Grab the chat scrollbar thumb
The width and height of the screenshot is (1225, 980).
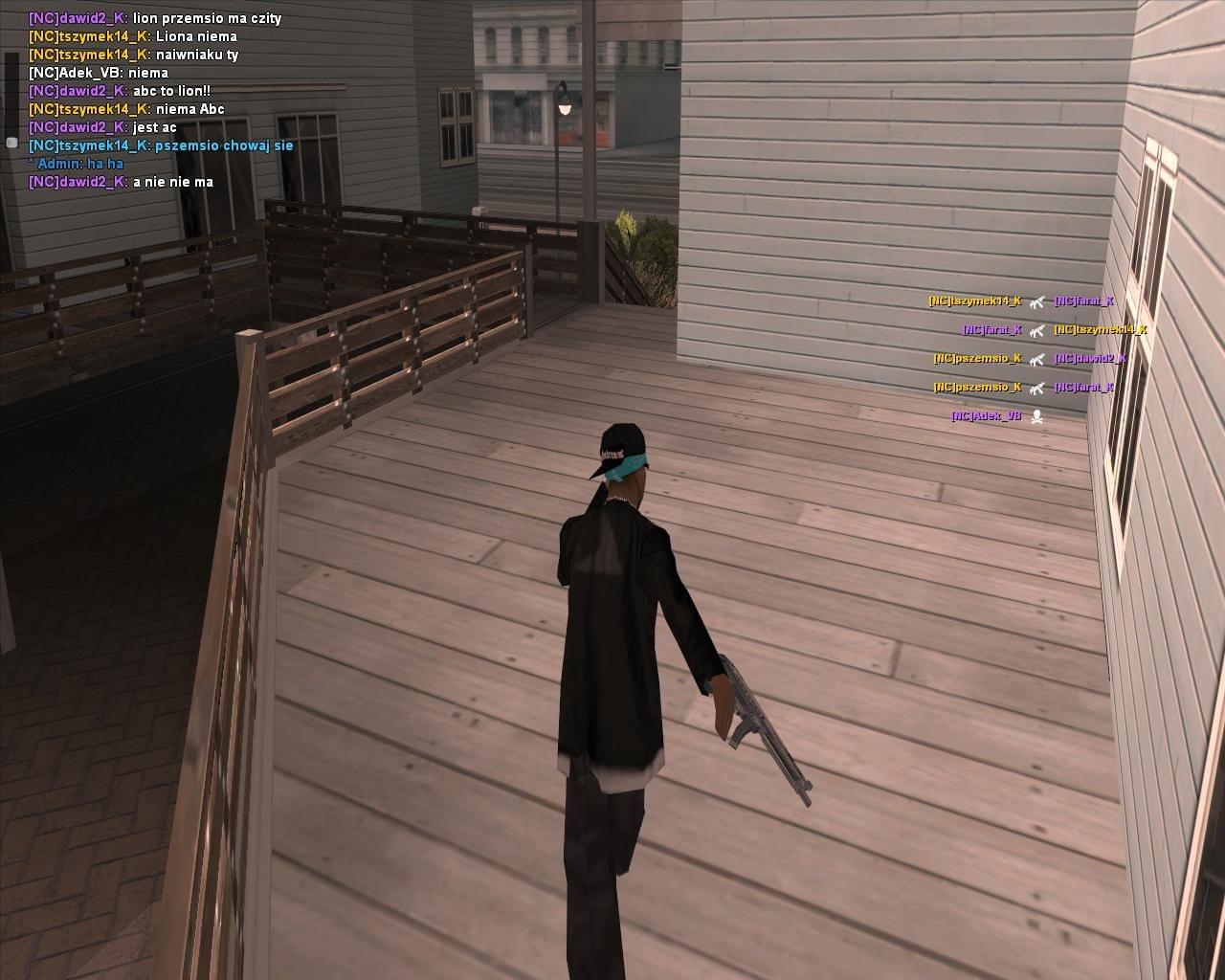pos(11,142)
